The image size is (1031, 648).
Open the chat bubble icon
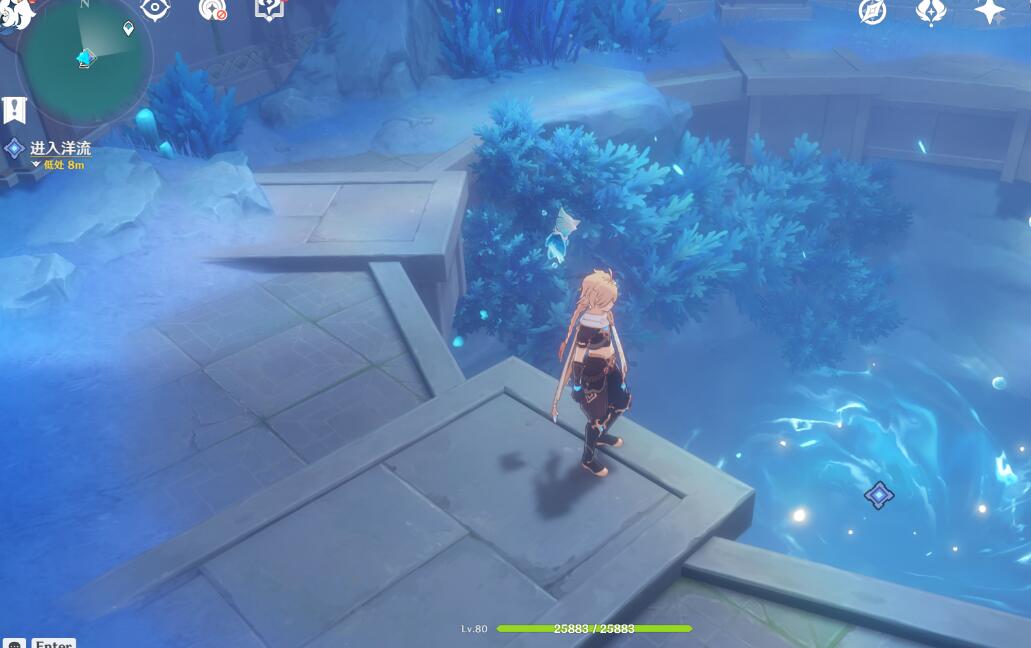pos(14,643)
